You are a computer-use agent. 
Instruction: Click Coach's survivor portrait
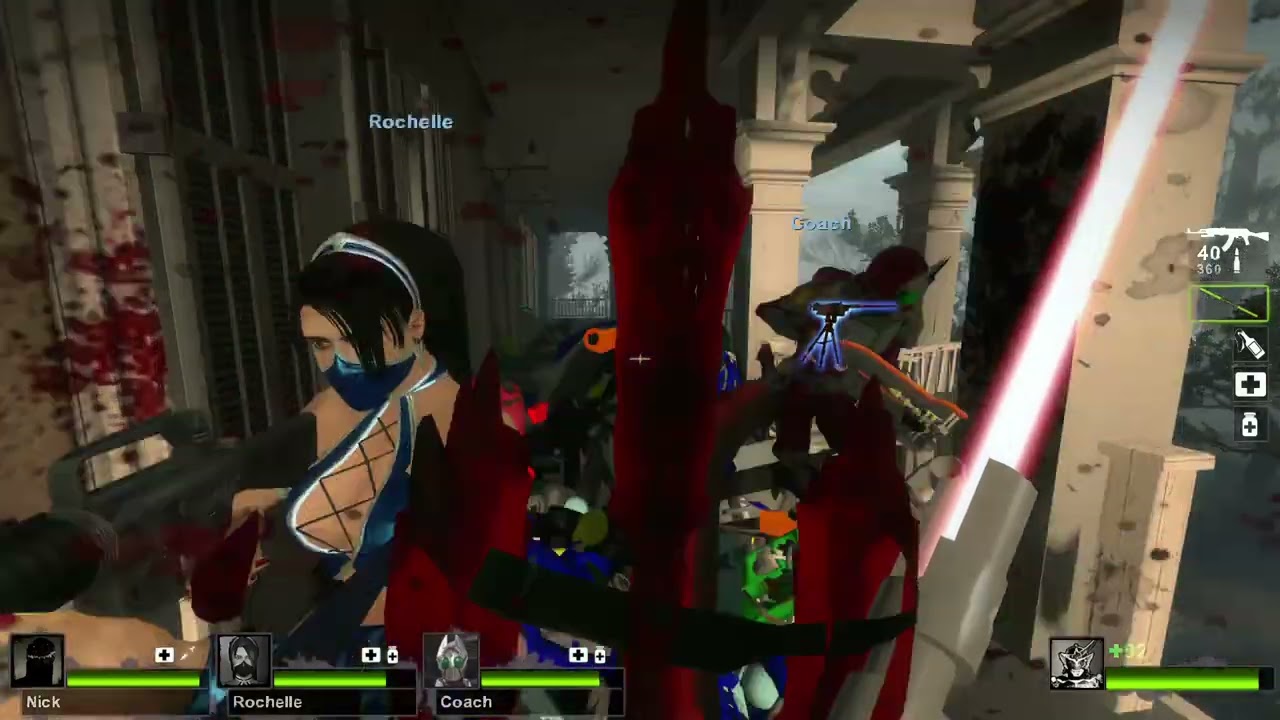tap(452, 658)
